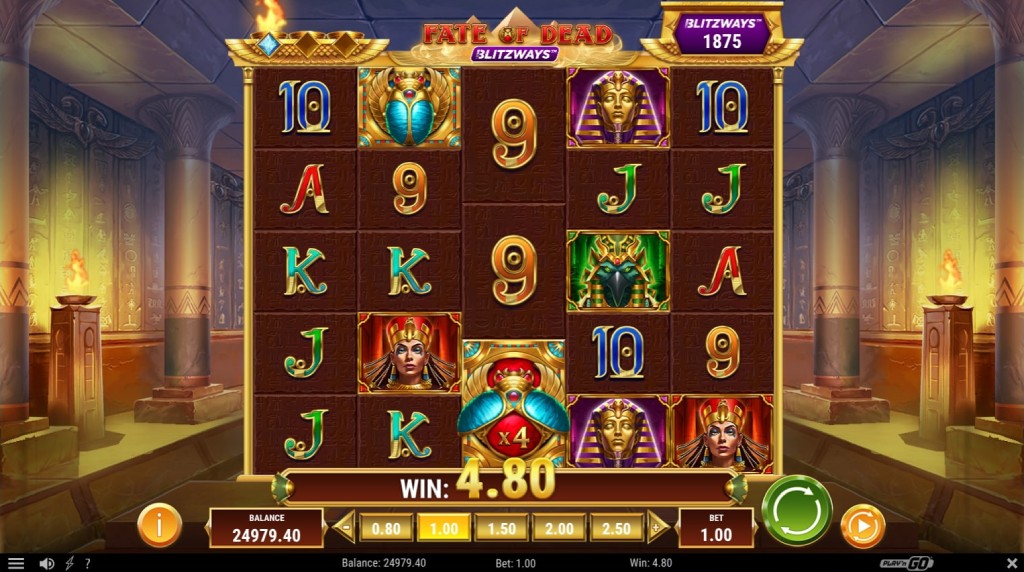Increase the bet with the plus arrow

click(657, 527)
